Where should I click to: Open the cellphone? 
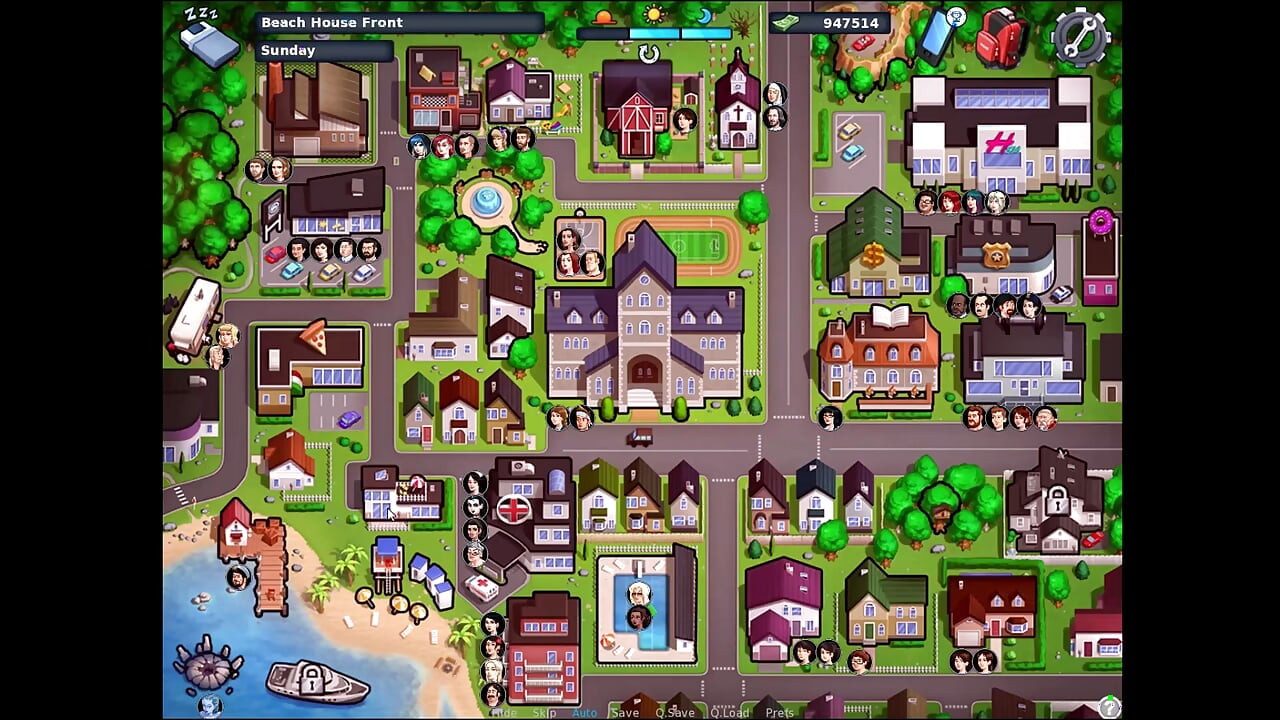coord(940,35)
